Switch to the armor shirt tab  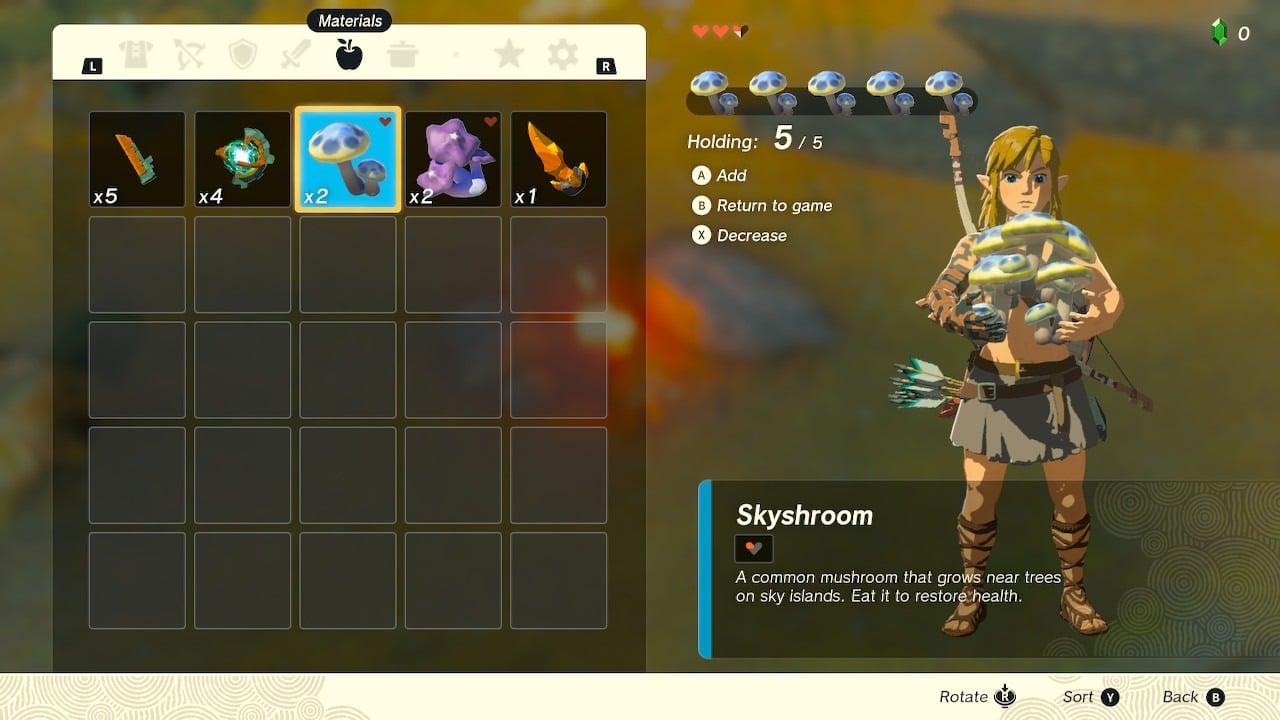136,55
